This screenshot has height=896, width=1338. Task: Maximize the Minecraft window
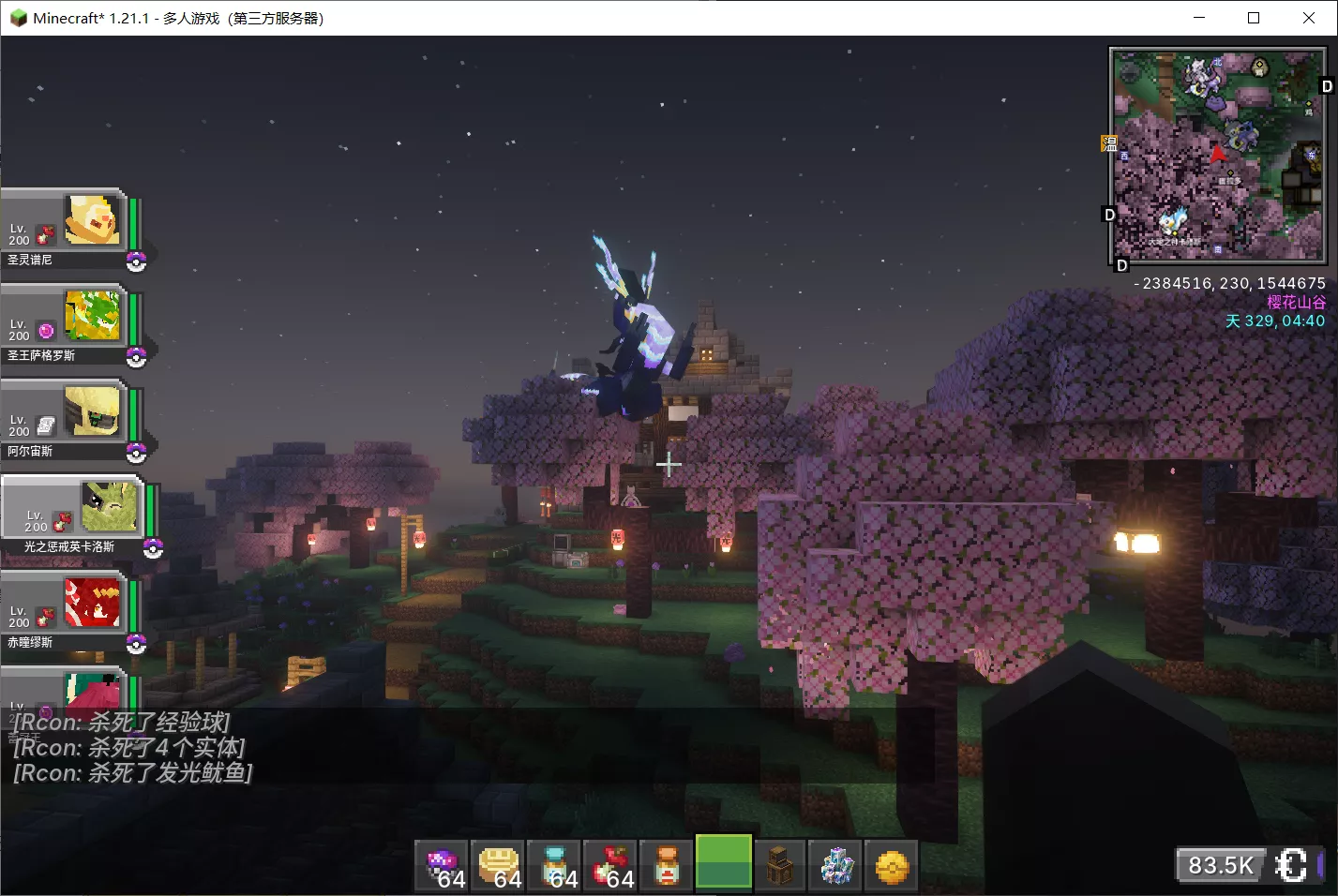1254,18
